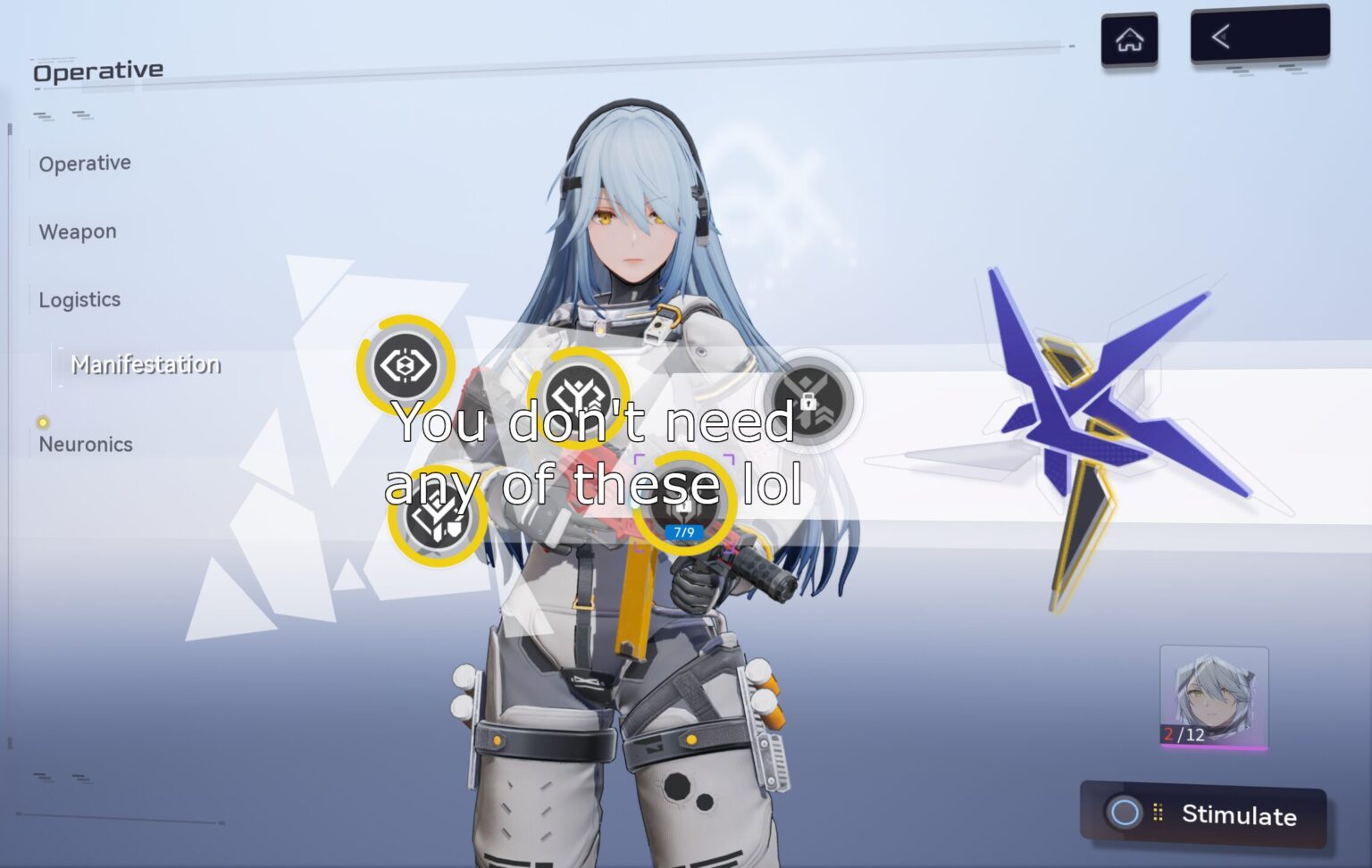Image resolution: width=1372 pixels, height=868 pixels.
Task: Open the Operative tab
Action: coord(84,163)
